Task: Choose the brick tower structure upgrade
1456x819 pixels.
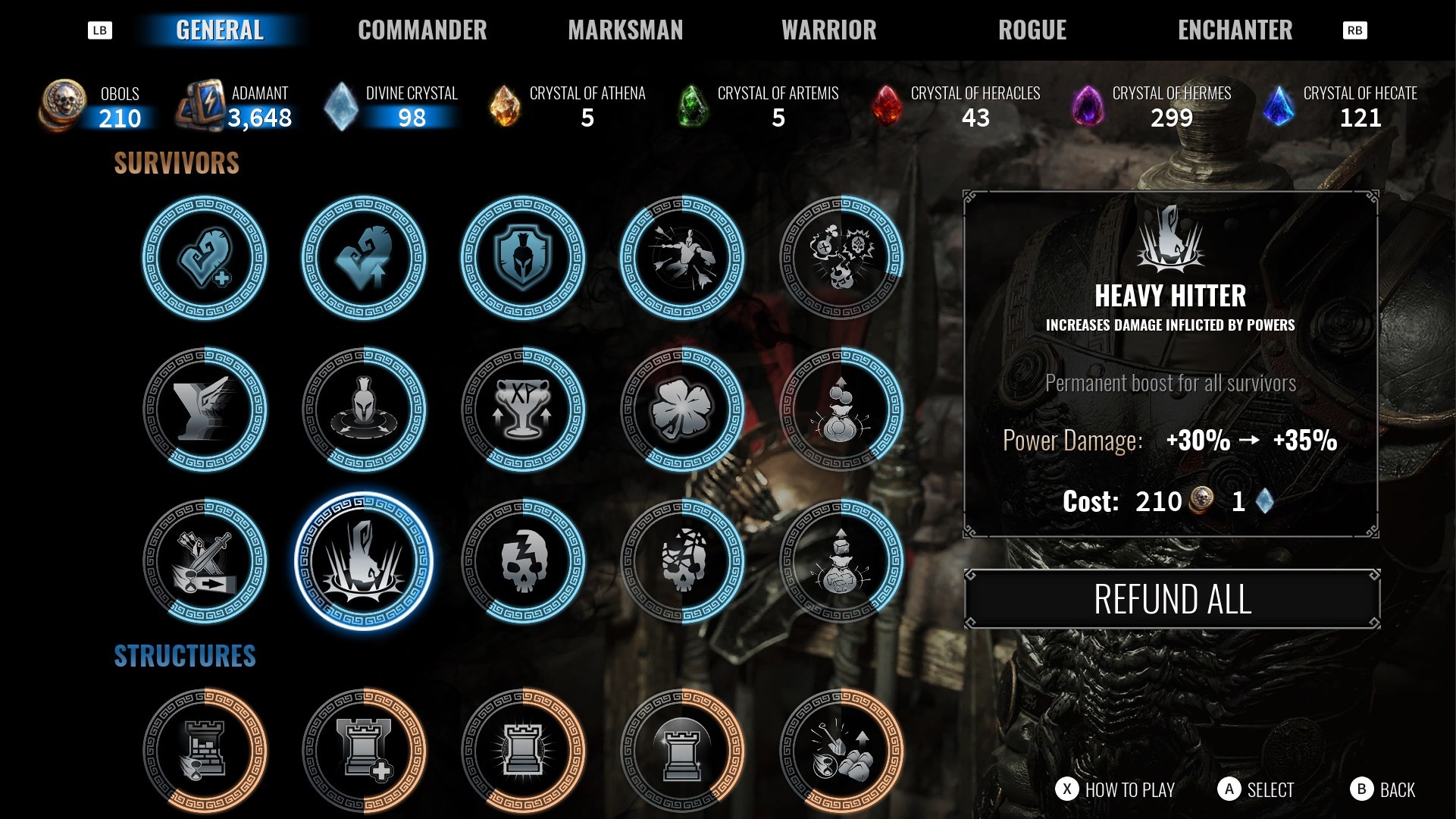Action: point(205,751)
